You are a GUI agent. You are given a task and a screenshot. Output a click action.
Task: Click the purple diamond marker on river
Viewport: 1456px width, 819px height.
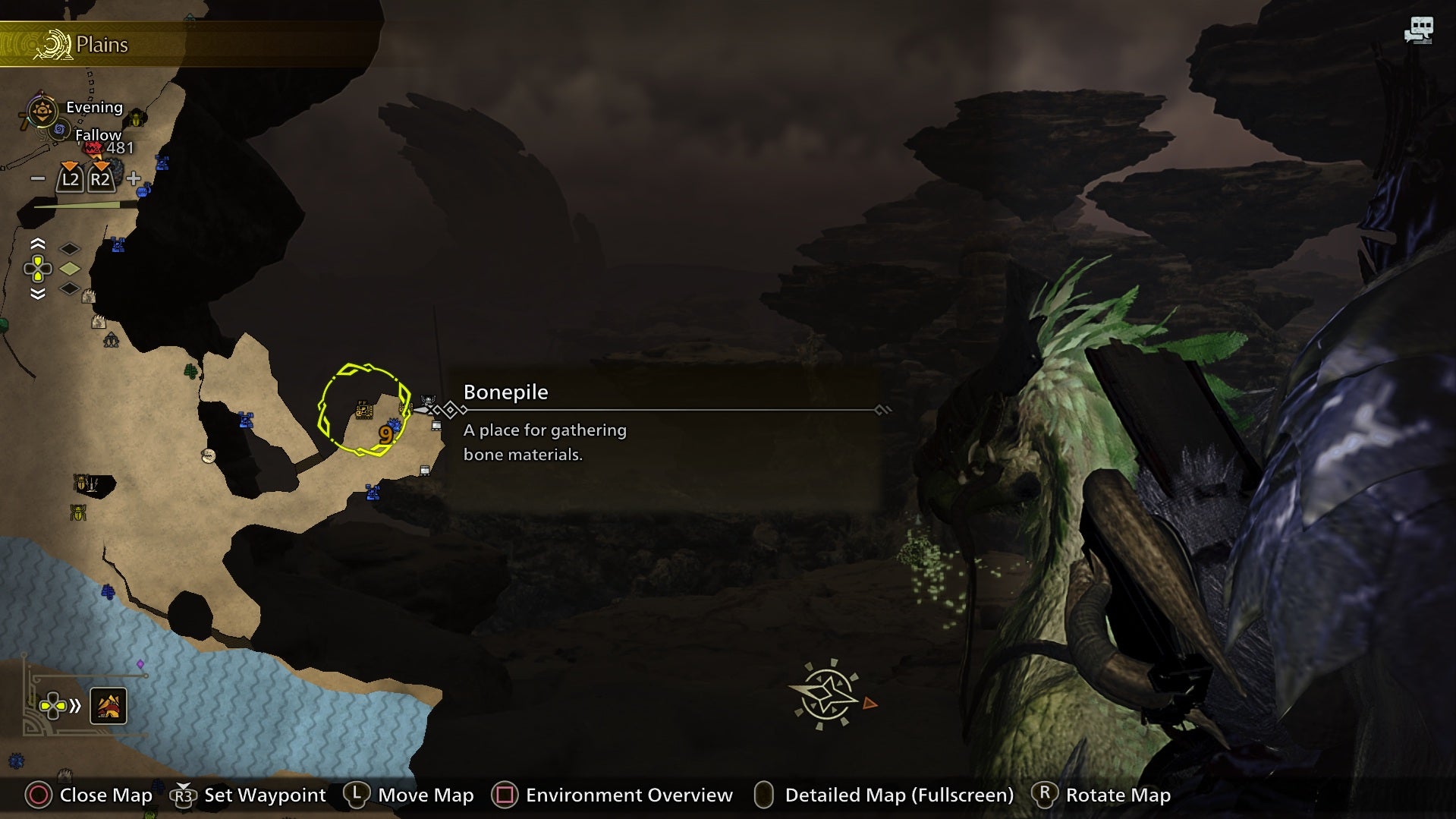coord(140,664)
